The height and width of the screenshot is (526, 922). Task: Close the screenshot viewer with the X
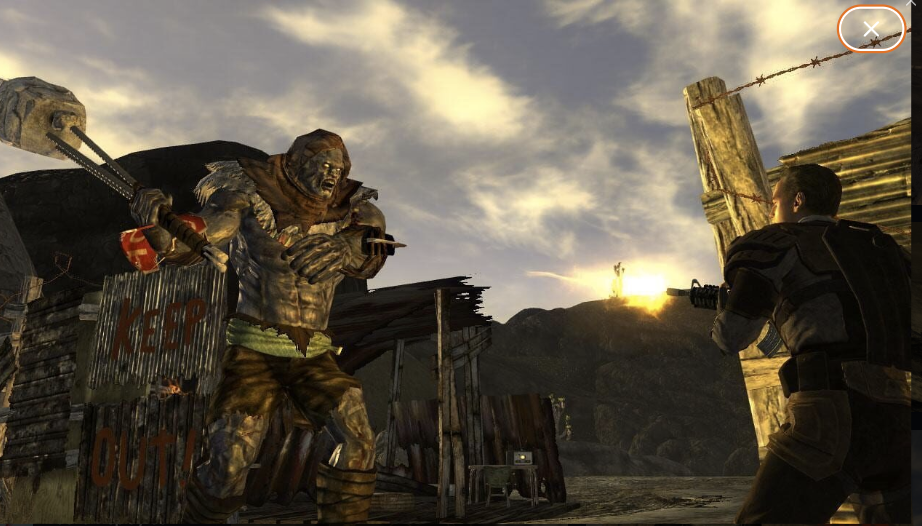[871, 30]
